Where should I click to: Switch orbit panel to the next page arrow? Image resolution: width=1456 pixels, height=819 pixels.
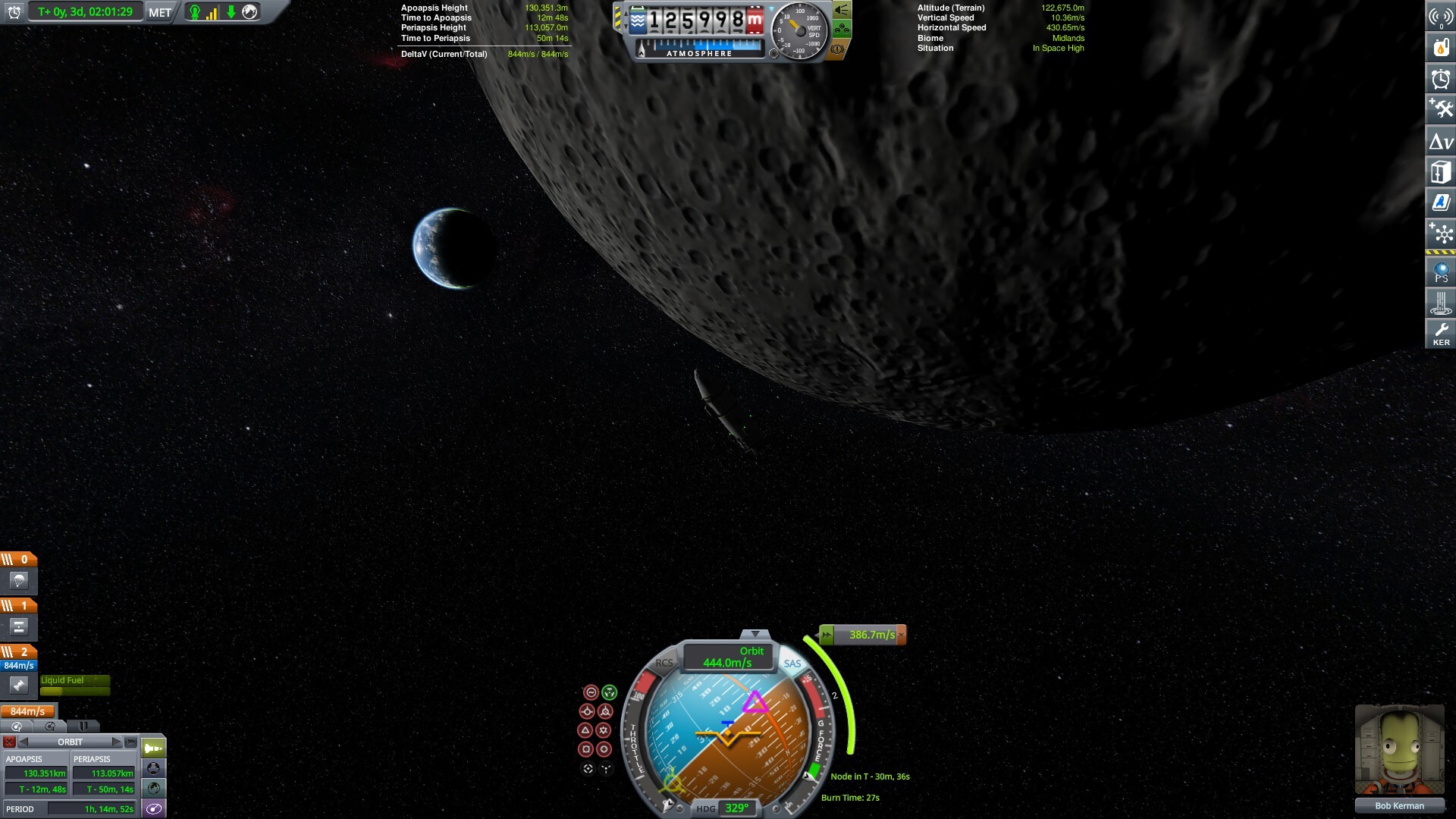point(116,742)
